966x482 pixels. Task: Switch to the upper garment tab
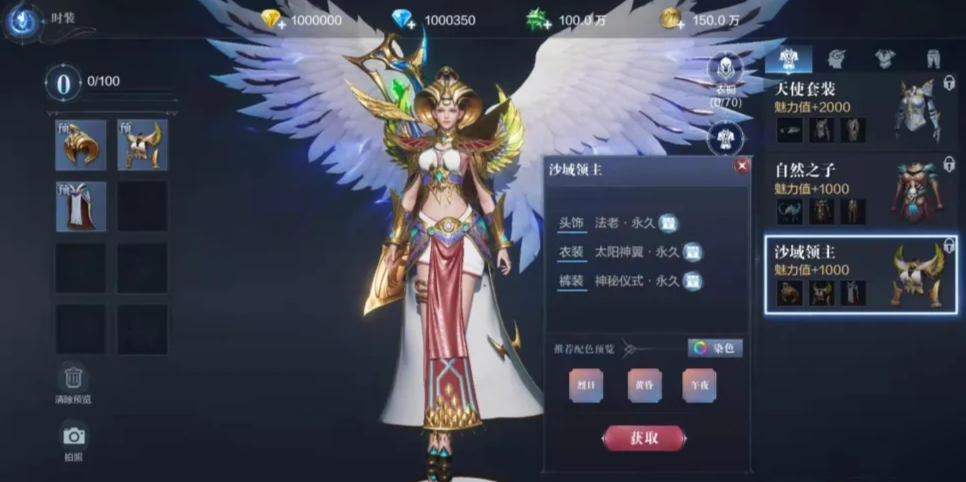coord(884,58)
